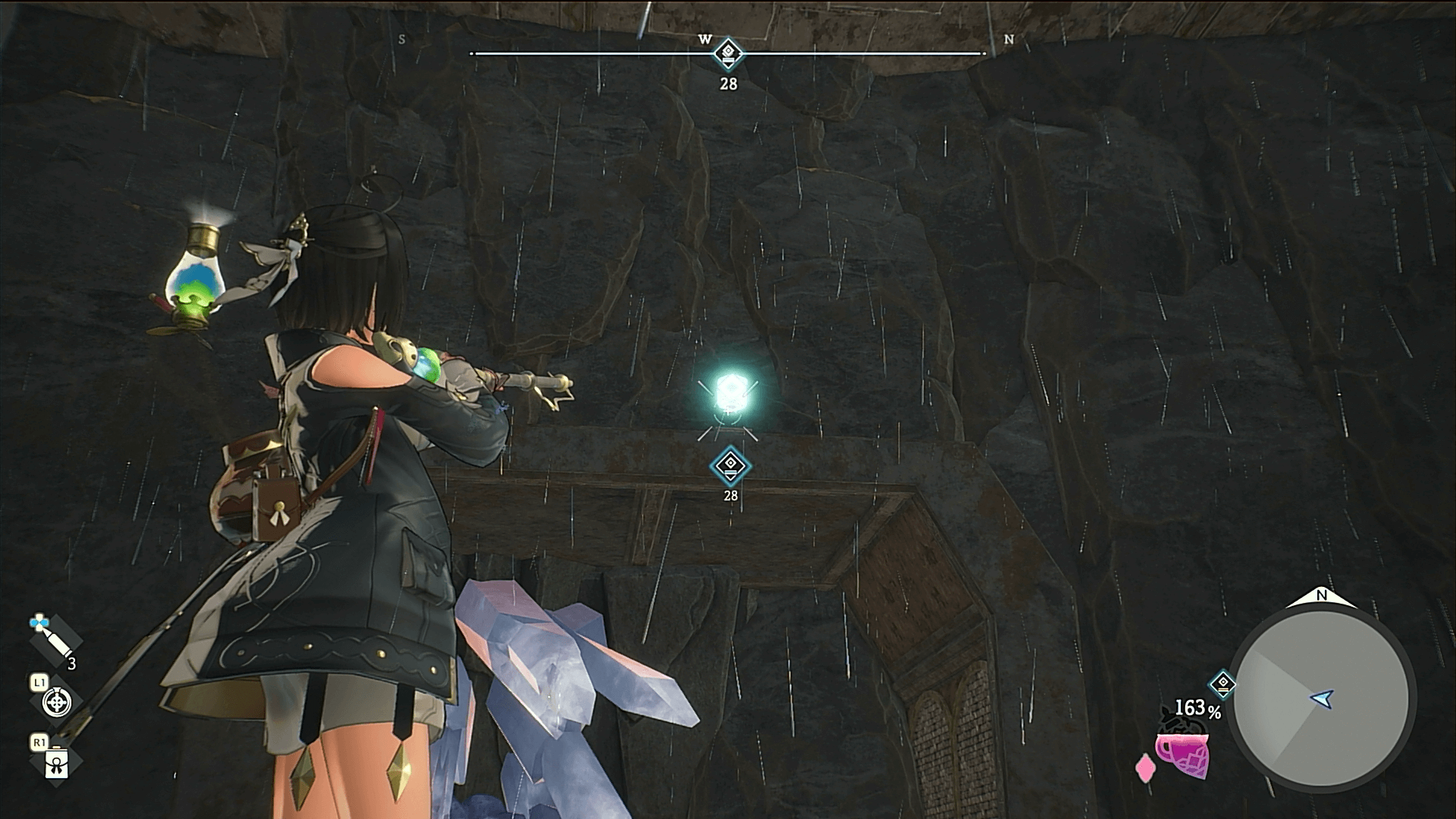The height and width of the screenshot is (819, 1456).
Task: Click the circular minimap
Action: 1321,699
